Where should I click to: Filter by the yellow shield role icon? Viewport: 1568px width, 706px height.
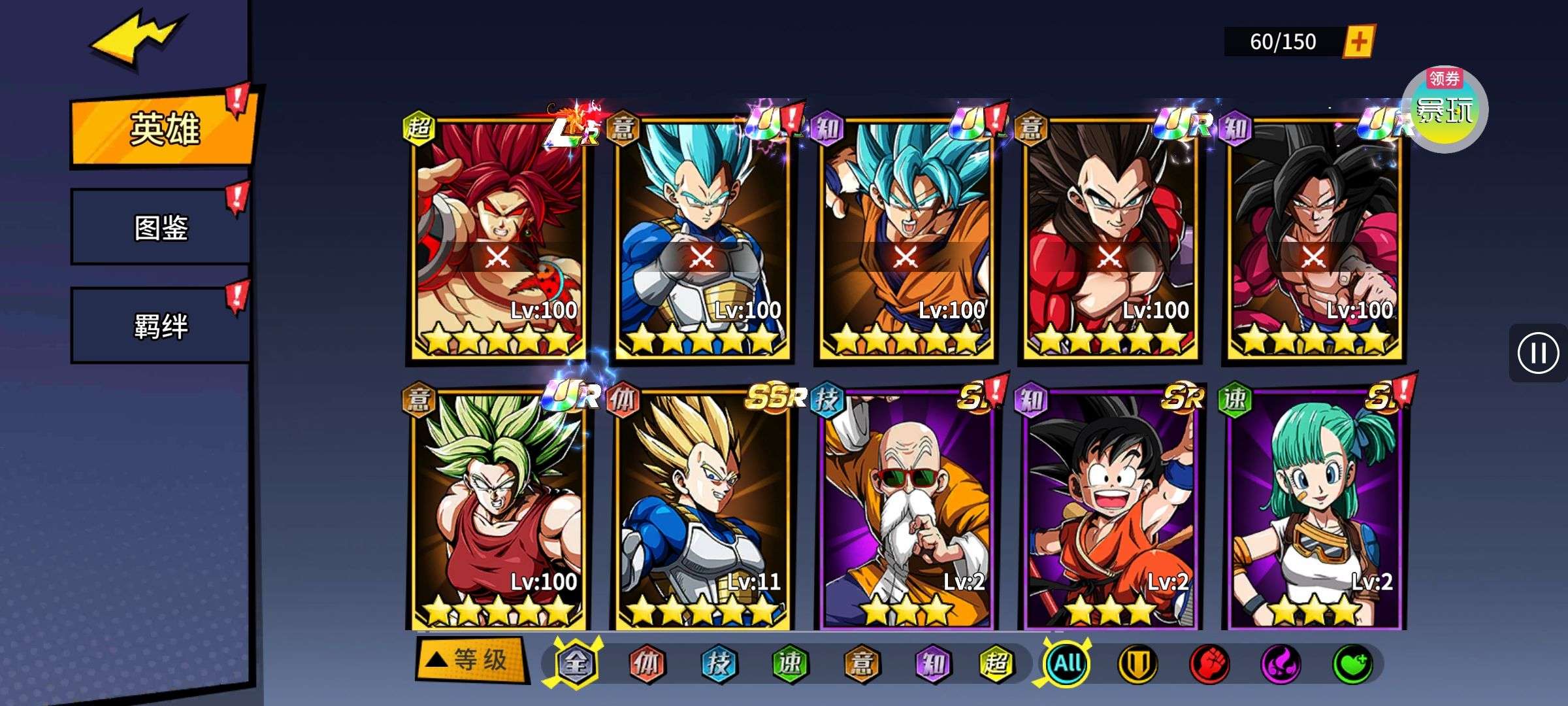1137,664
